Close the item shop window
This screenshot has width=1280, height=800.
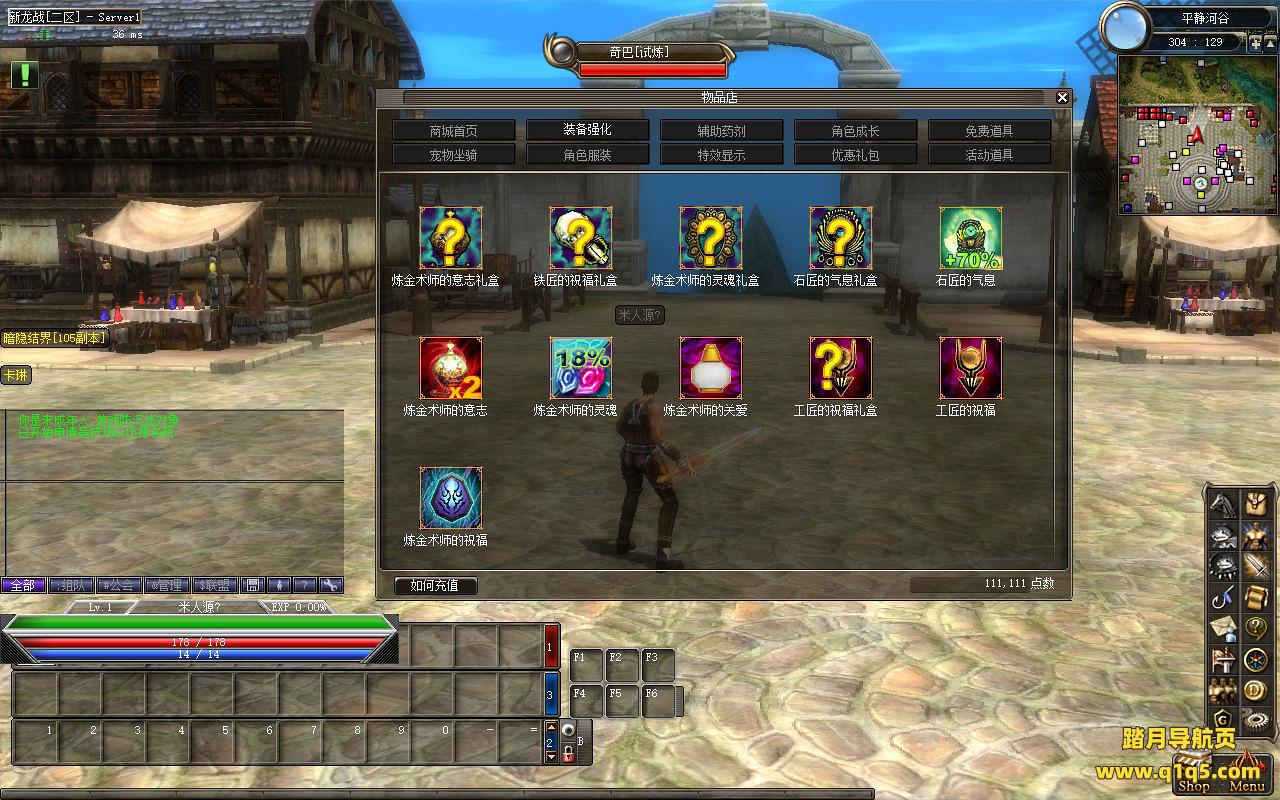coord(1062,97)
